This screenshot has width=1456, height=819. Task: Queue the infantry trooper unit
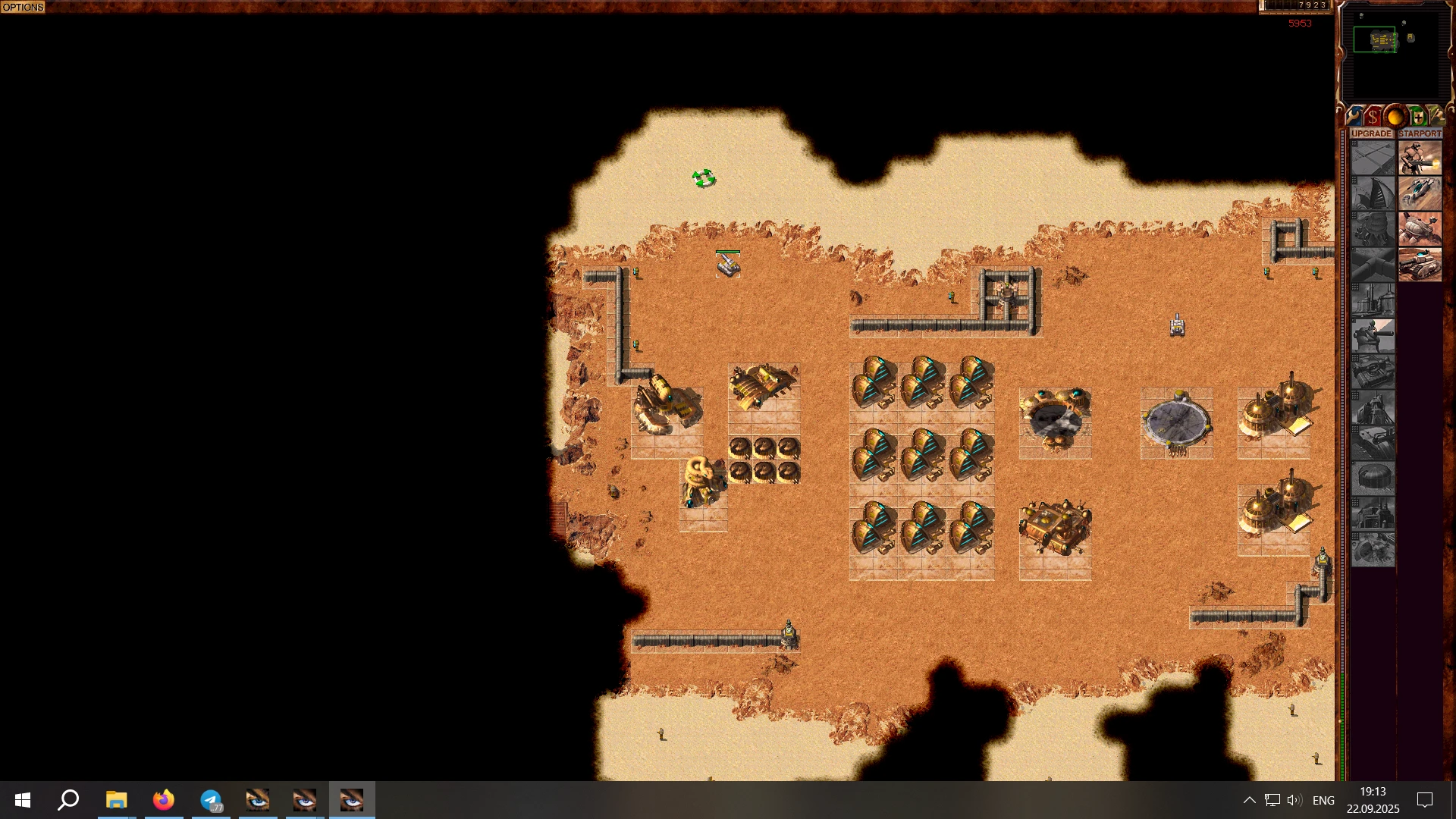(x=1420, y=159)
